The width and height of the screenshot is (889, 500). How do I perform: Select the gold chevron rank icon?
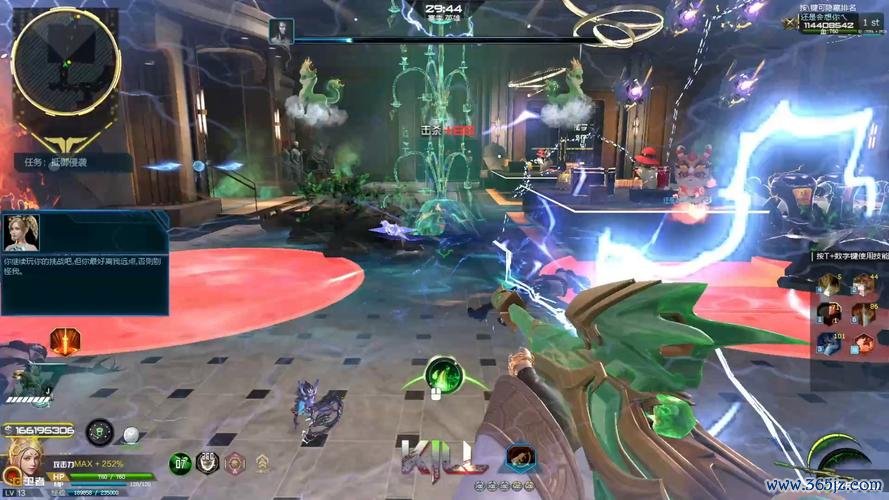pyautogui.click(x=261, y=463)
